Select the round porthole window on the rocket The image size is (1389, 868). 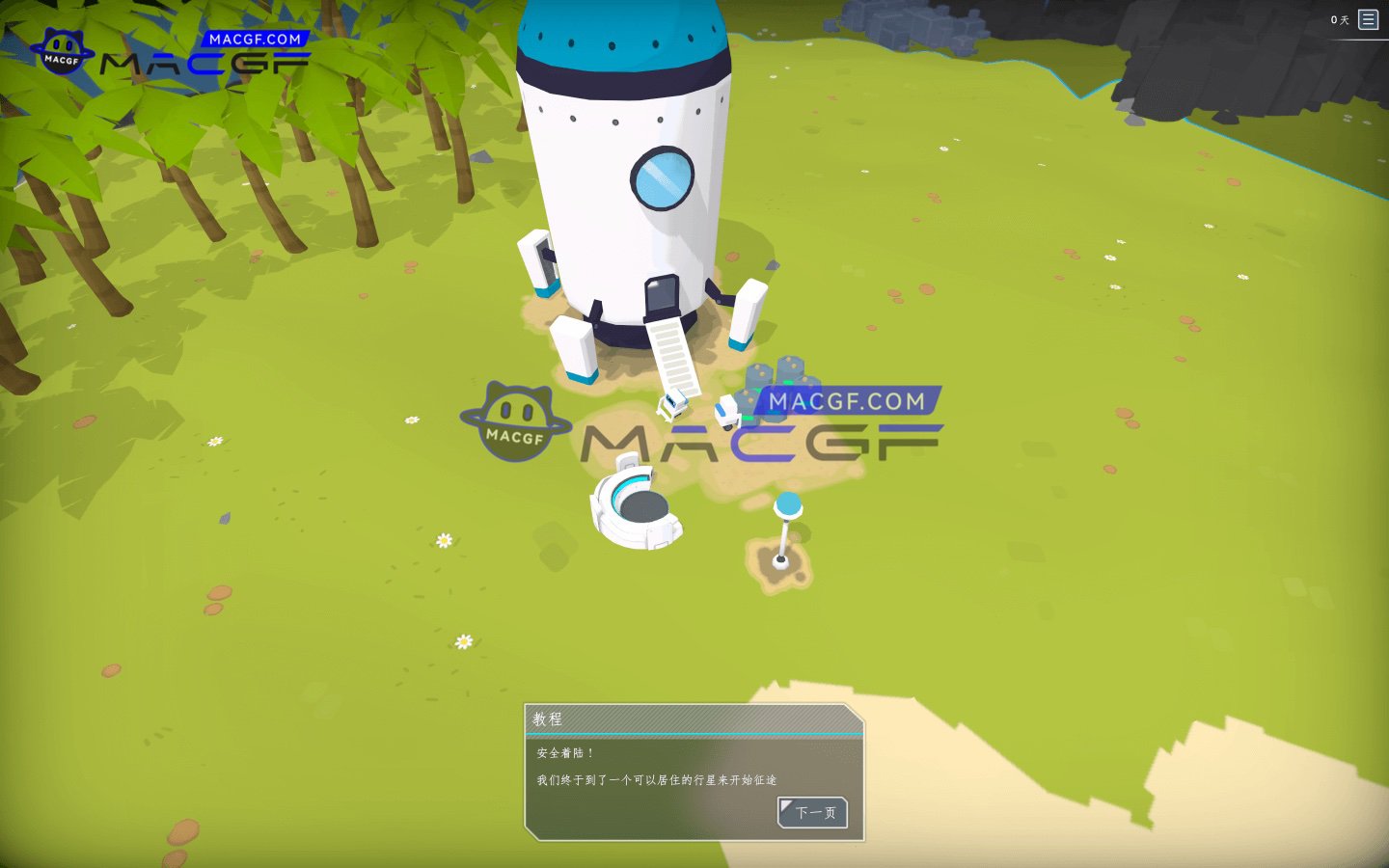click(662, 177)
